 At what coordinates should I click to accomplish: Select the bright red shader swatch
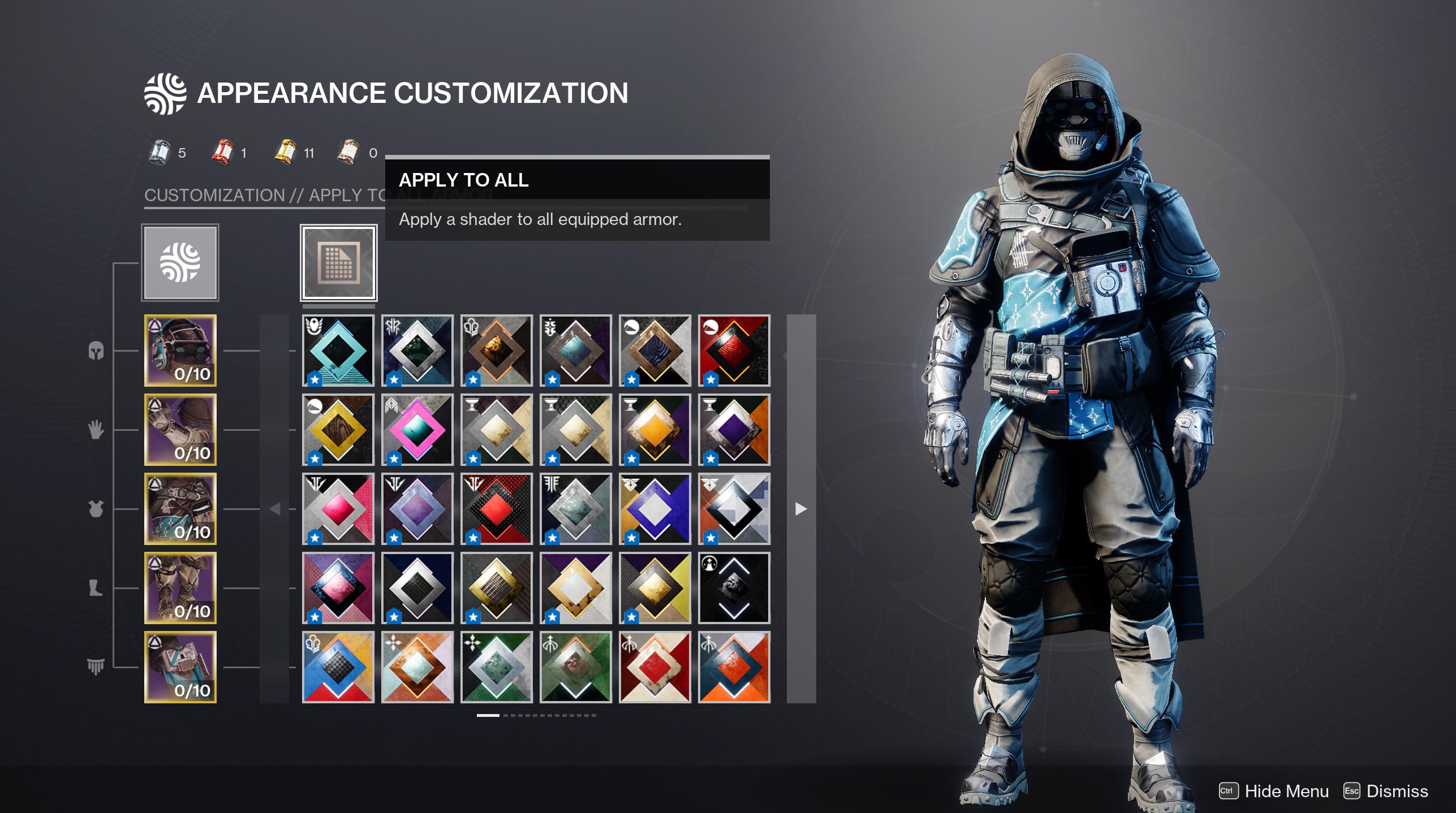click(x=497, y=508)
